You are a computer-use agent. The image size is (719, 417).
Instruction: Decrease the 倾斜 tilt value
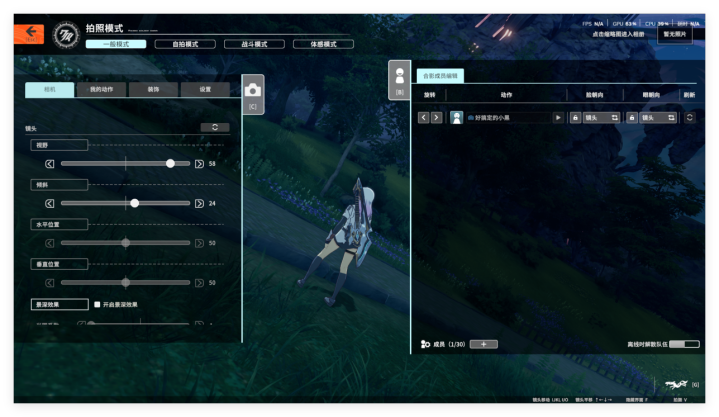coord(51,203)
